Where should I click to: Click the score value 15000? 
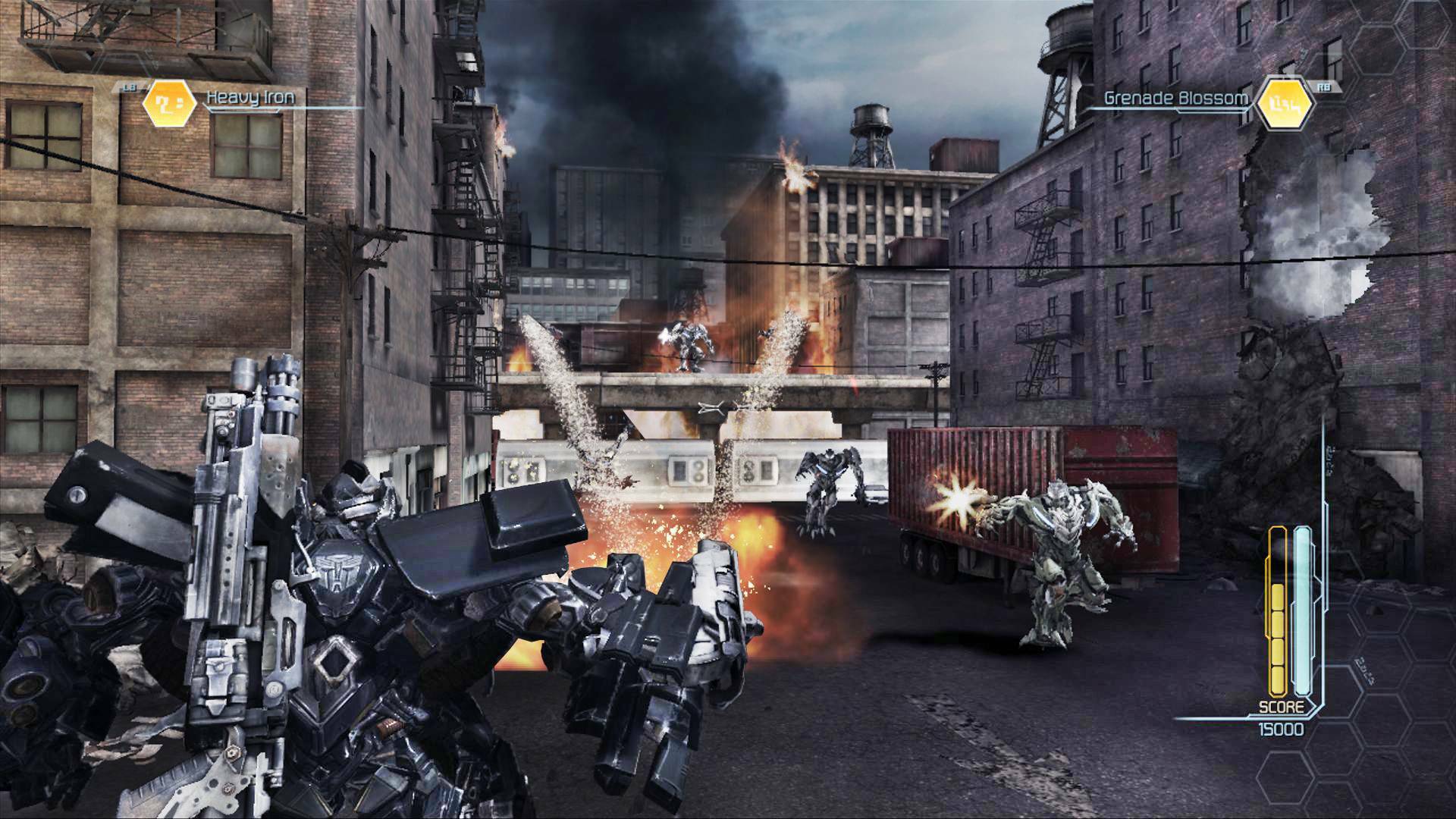tap(1282, 730)
